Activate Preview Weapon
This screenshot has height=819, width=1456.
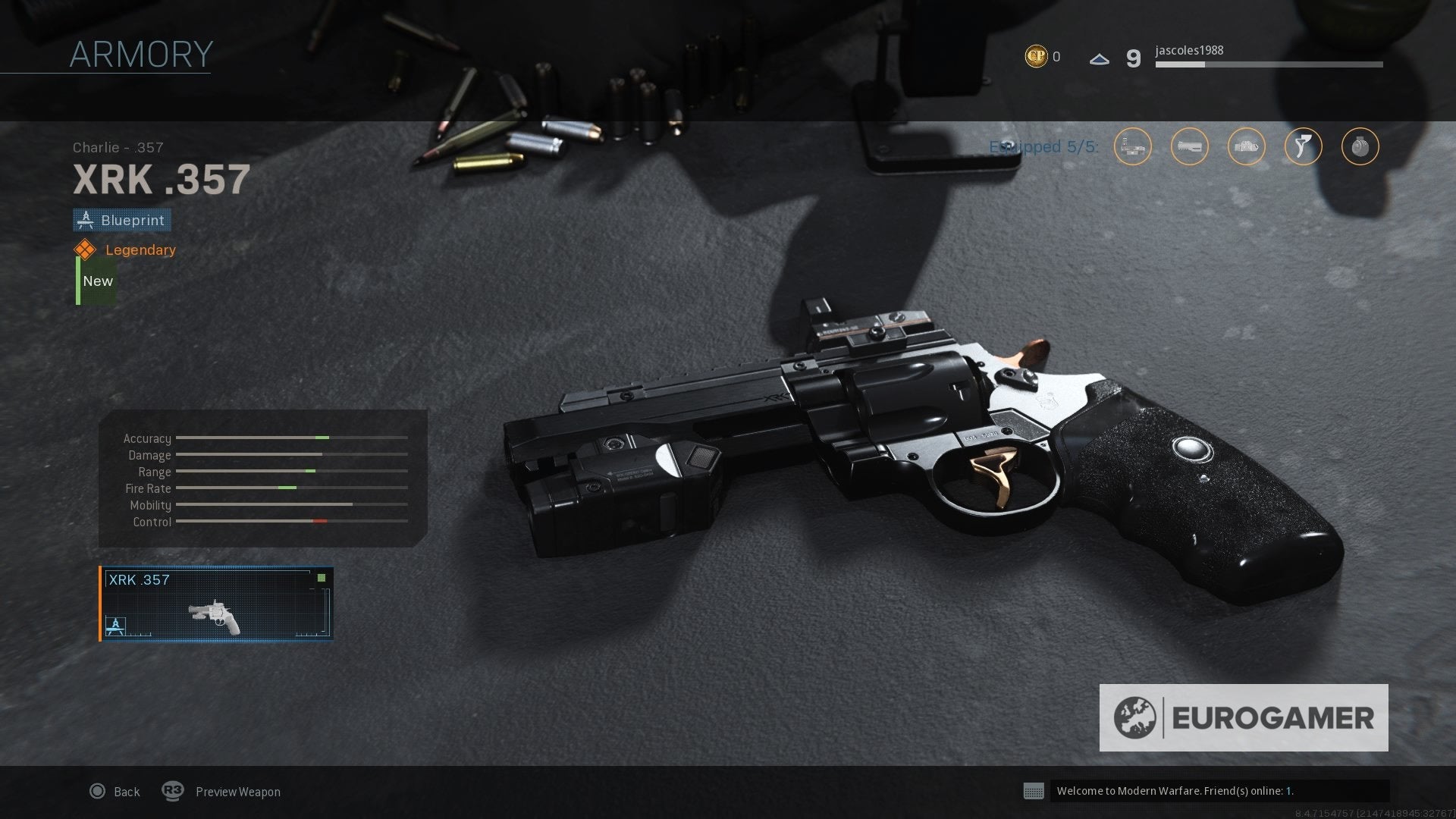tap(237, 792)
